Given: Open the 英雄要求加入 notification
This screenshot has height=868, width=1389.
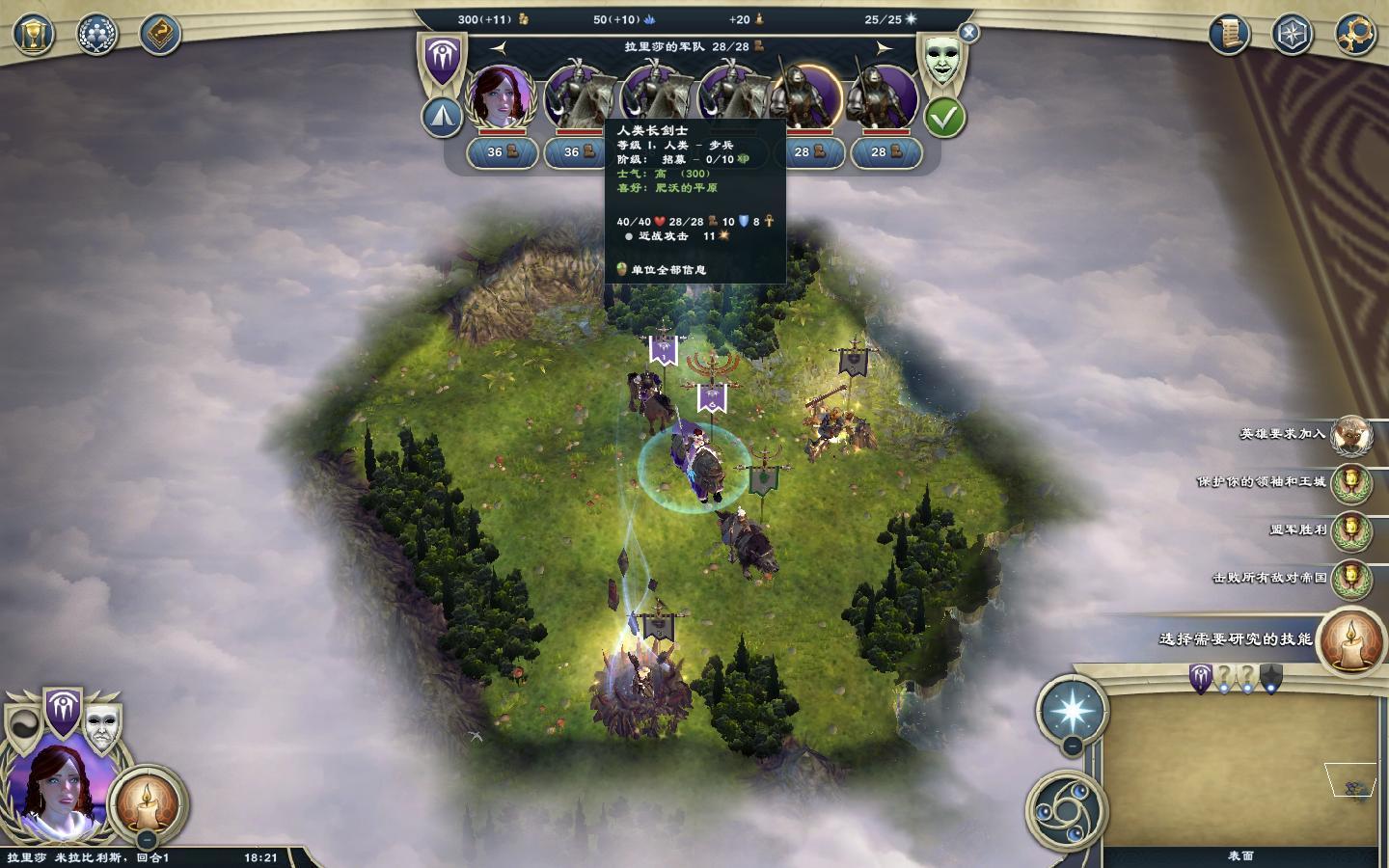Looking at the screenshot, I should point(1351,435).
